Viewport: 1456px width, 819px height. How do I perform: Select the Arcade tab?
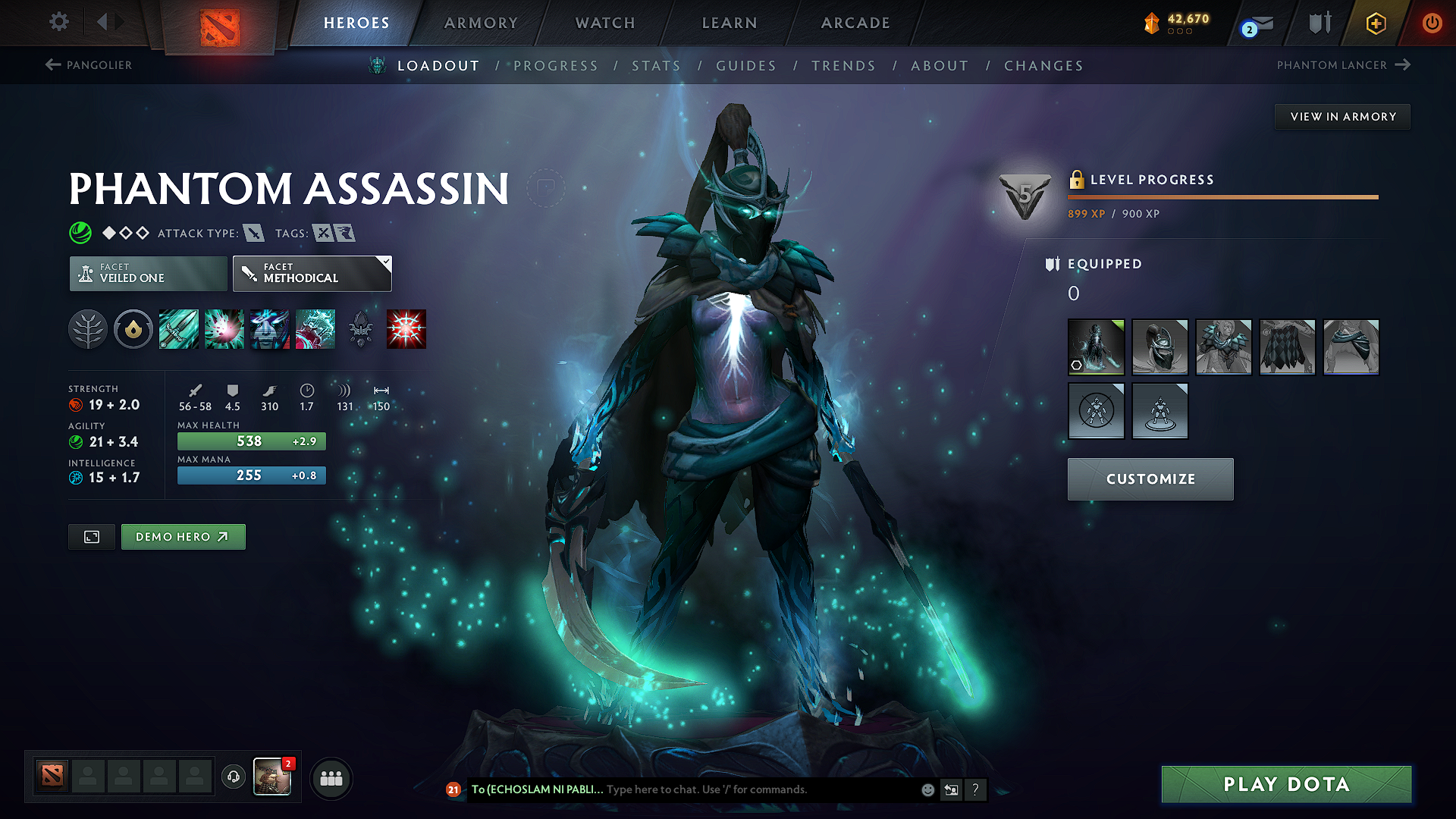point(855,23)
